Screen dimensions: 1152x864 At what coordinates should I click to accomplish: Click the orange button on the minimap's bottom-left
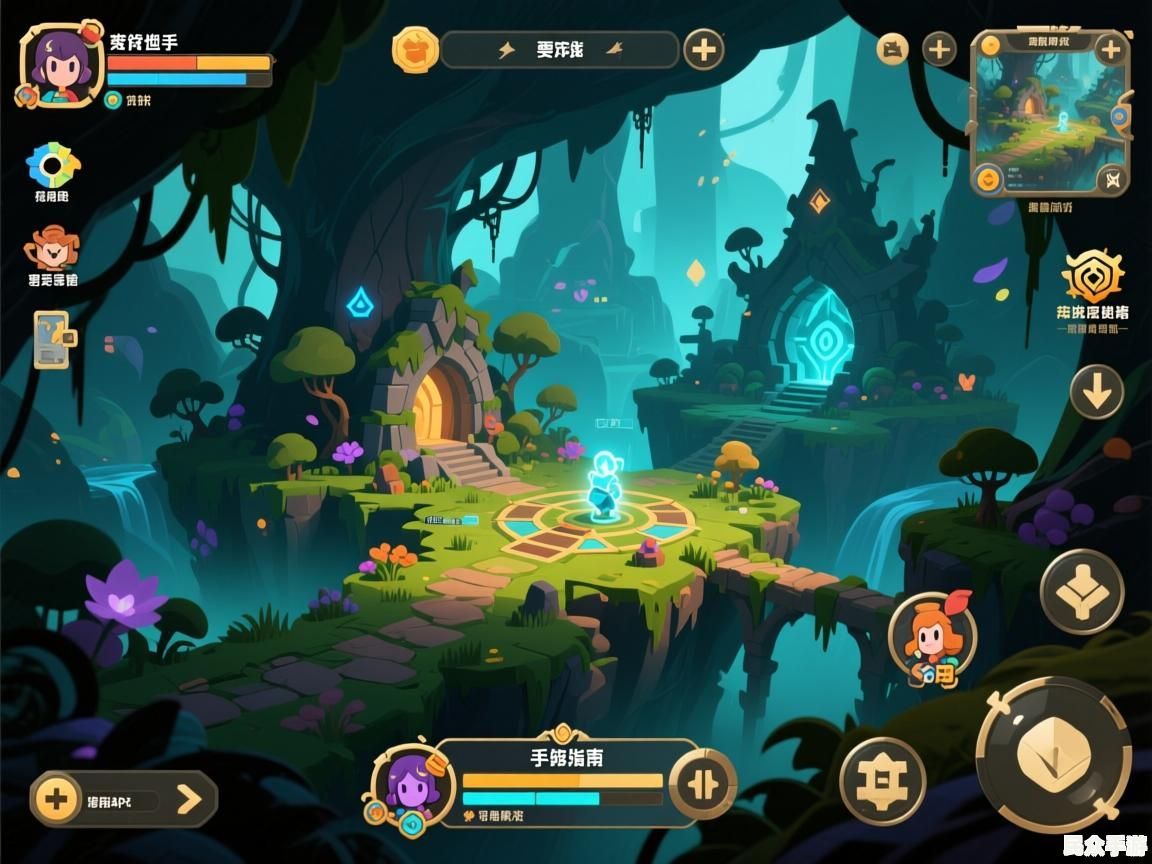click(988, 180)
